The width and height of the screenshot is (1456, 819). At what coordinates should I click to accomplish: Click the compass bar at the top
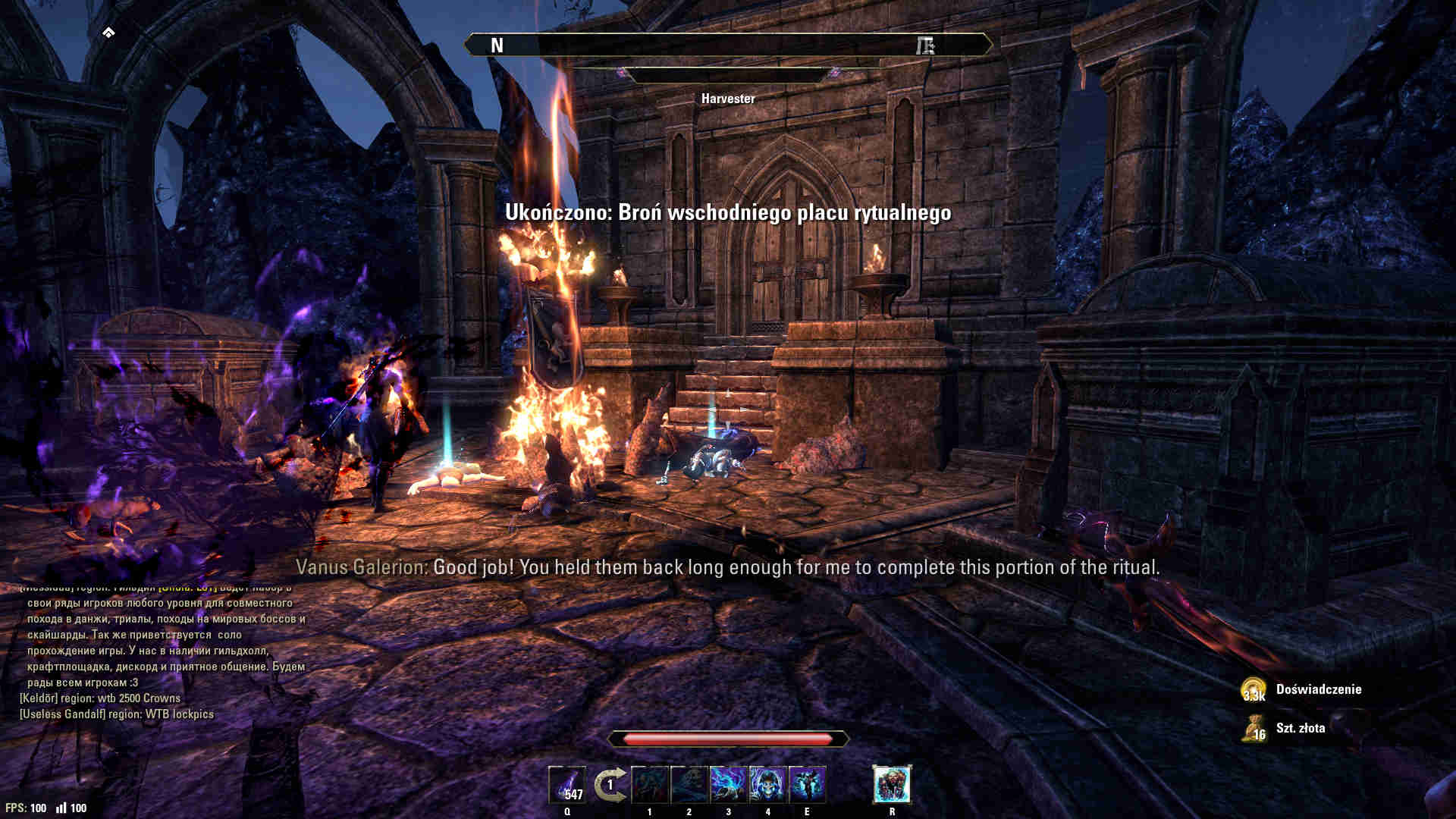point(728,45)
